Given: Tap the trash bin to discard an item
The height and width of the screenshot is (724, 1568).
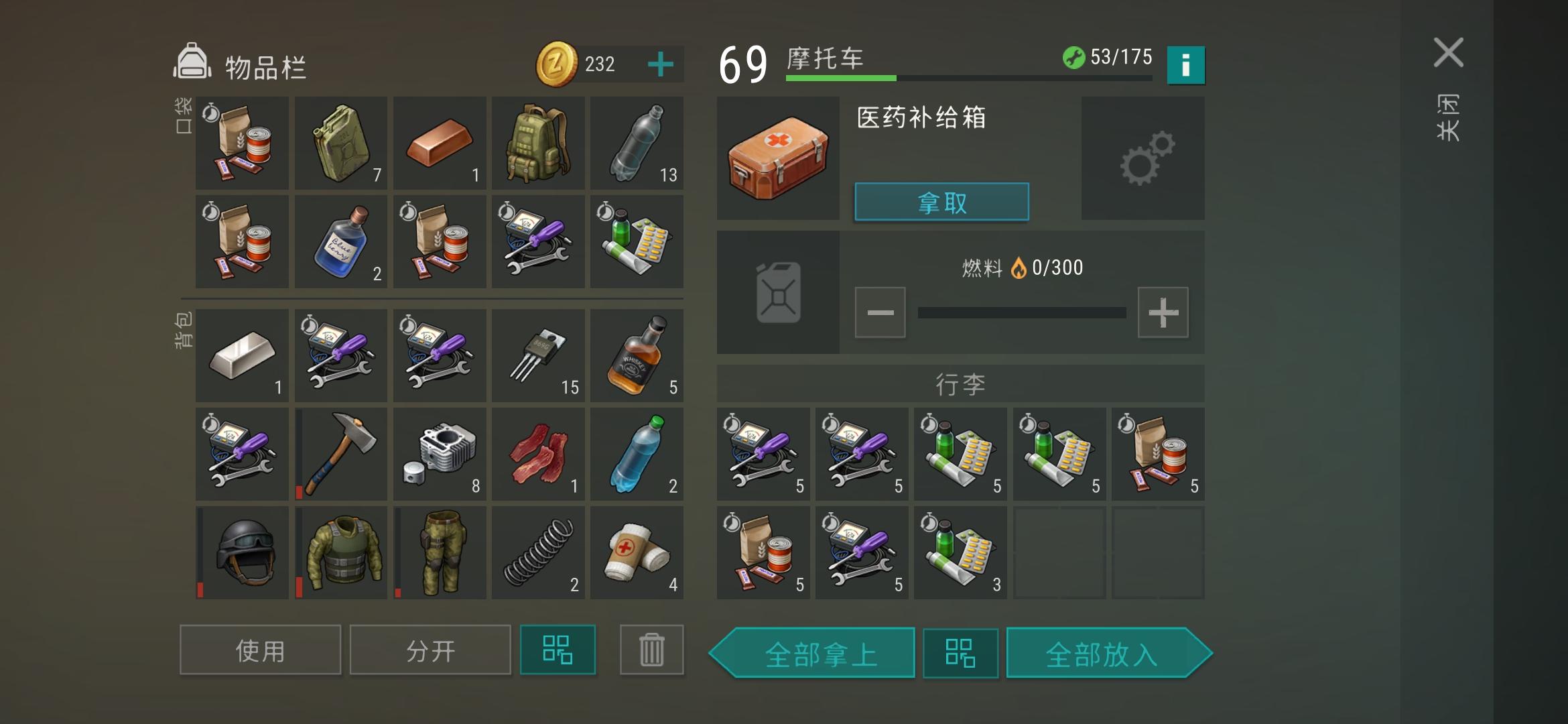Looking at the screenshot, I should [x=651, y=649].
